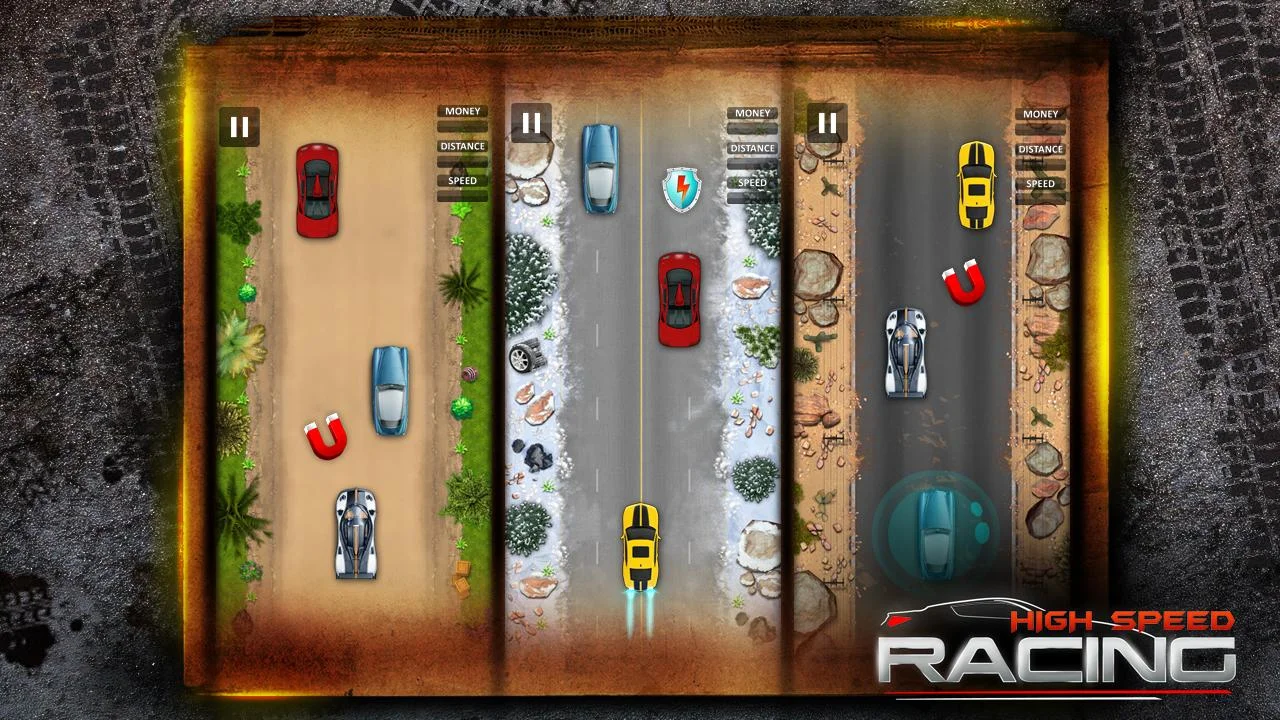Select the DISTANCE label on left HUD

462,146
